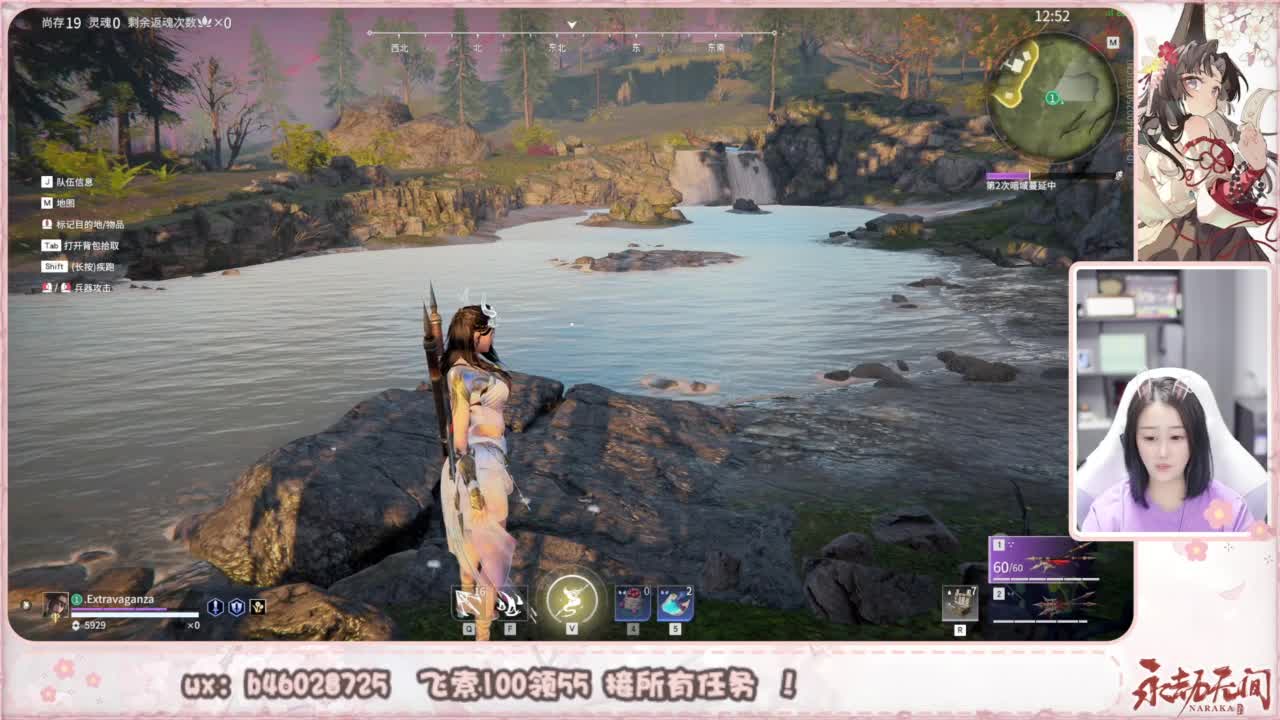1280x720 pixels.
Task: Select the equipped bow in weapon slot 1
Action: point(1040,558)
